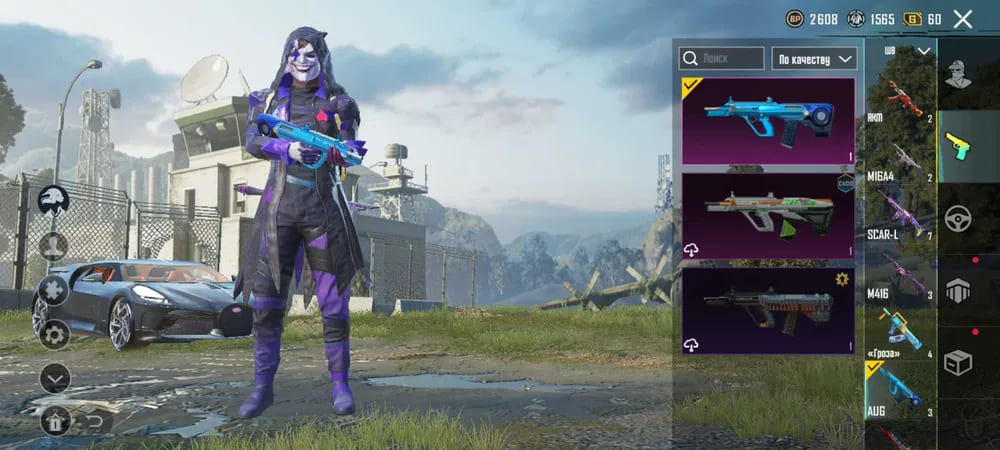The image size is (1000, 450).
Task: Select the equipped blue AUG skin
Action: (x=768, y=121)
